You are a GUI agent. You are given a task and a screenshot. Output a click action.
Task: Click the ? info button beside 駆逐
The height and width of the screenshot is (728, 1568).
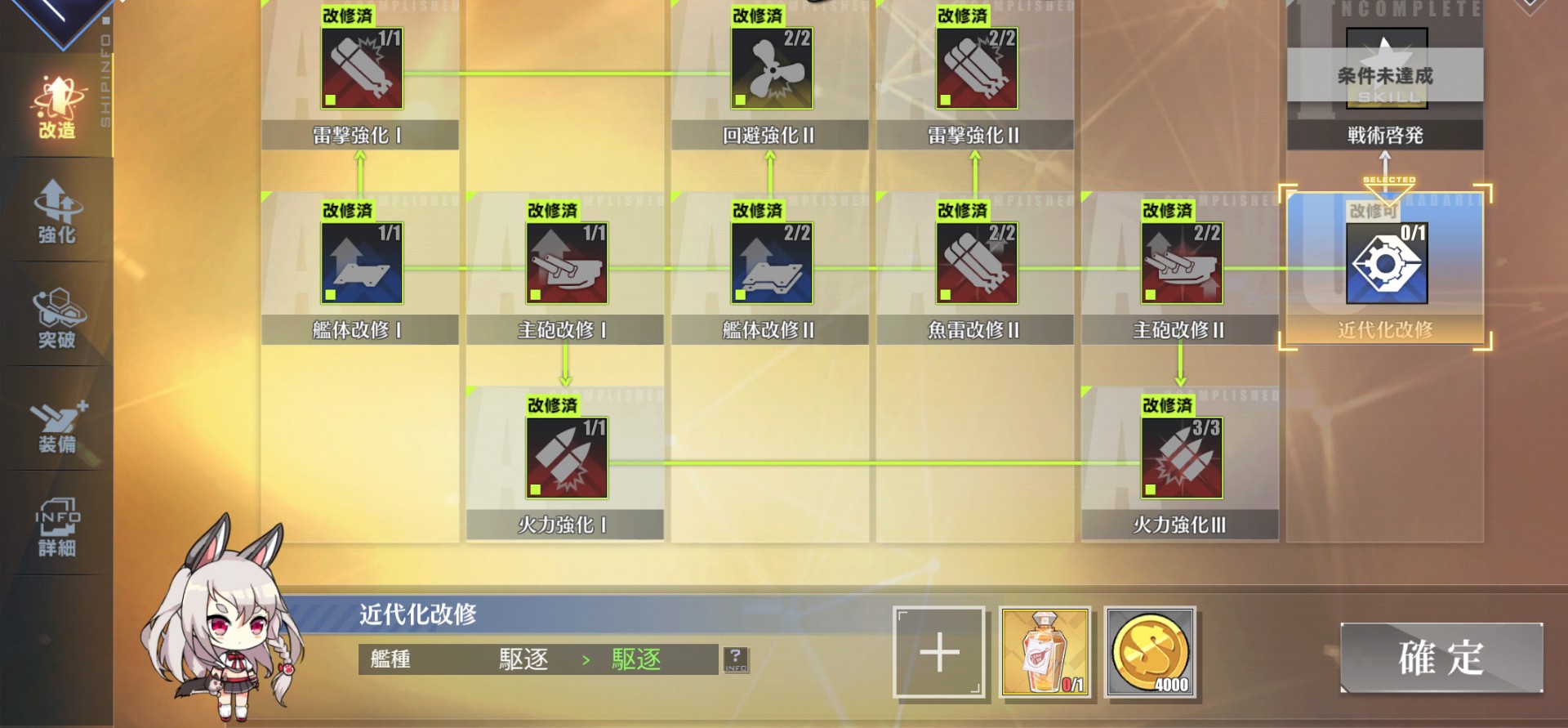coord(736,659)
